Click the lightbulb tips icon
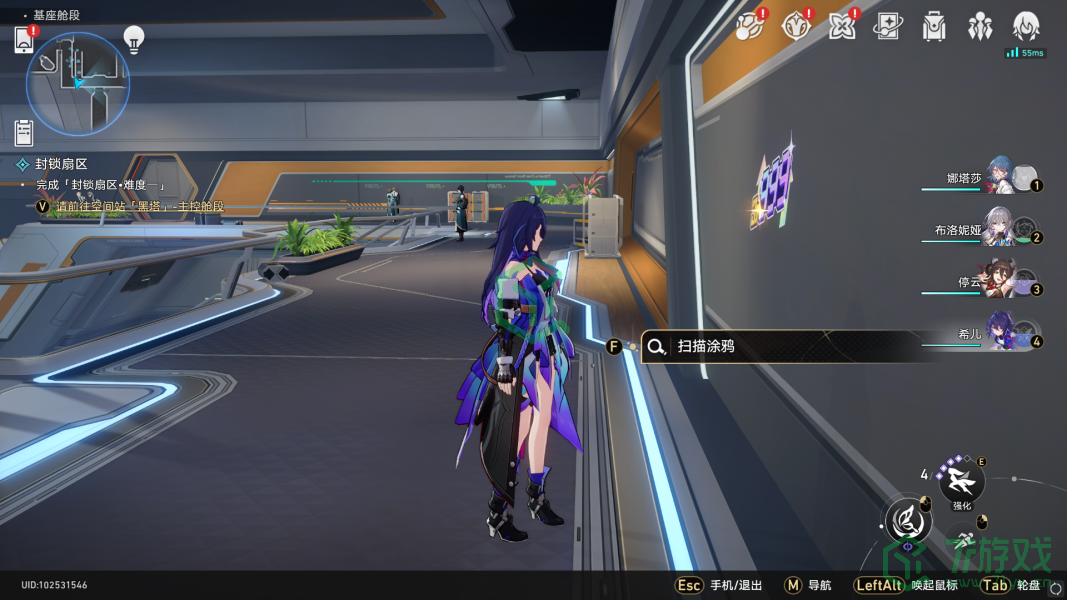Image resolution: width=1067 pixels, height=600 pixels. tap(133, 39)
